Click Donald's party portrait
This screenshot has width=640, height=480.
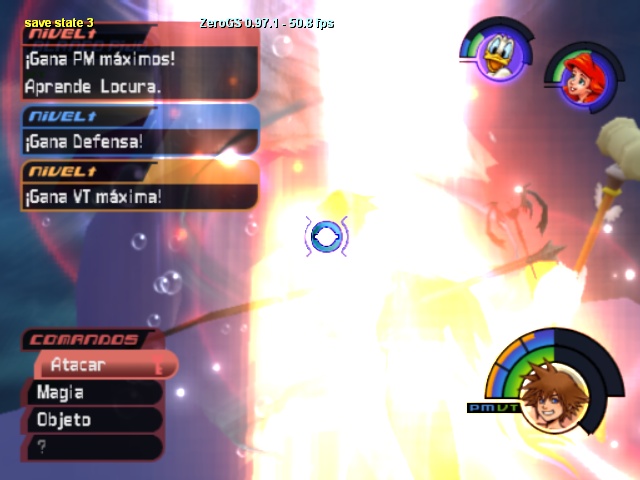point(494,56)
